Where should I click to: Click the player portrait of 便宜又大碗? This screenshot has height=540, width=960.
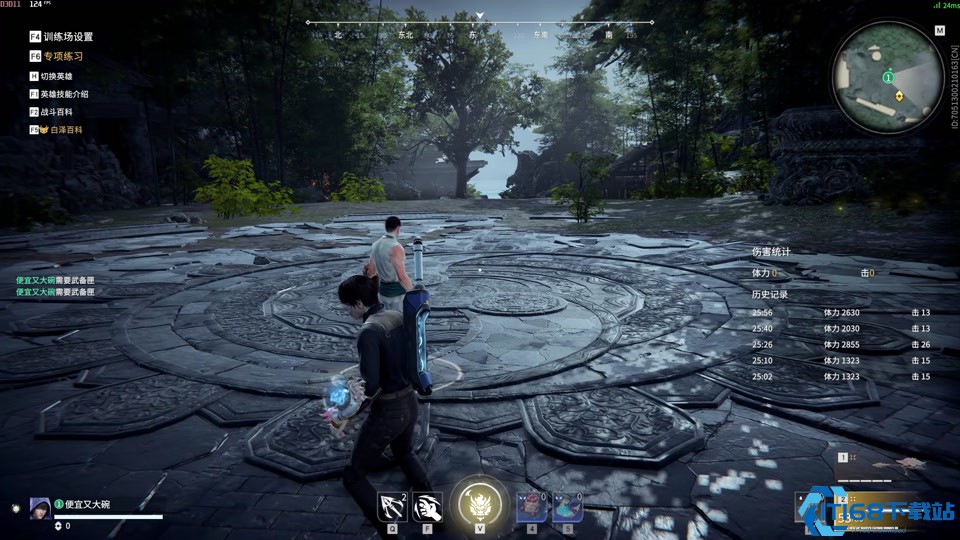[x=40, y=506]
